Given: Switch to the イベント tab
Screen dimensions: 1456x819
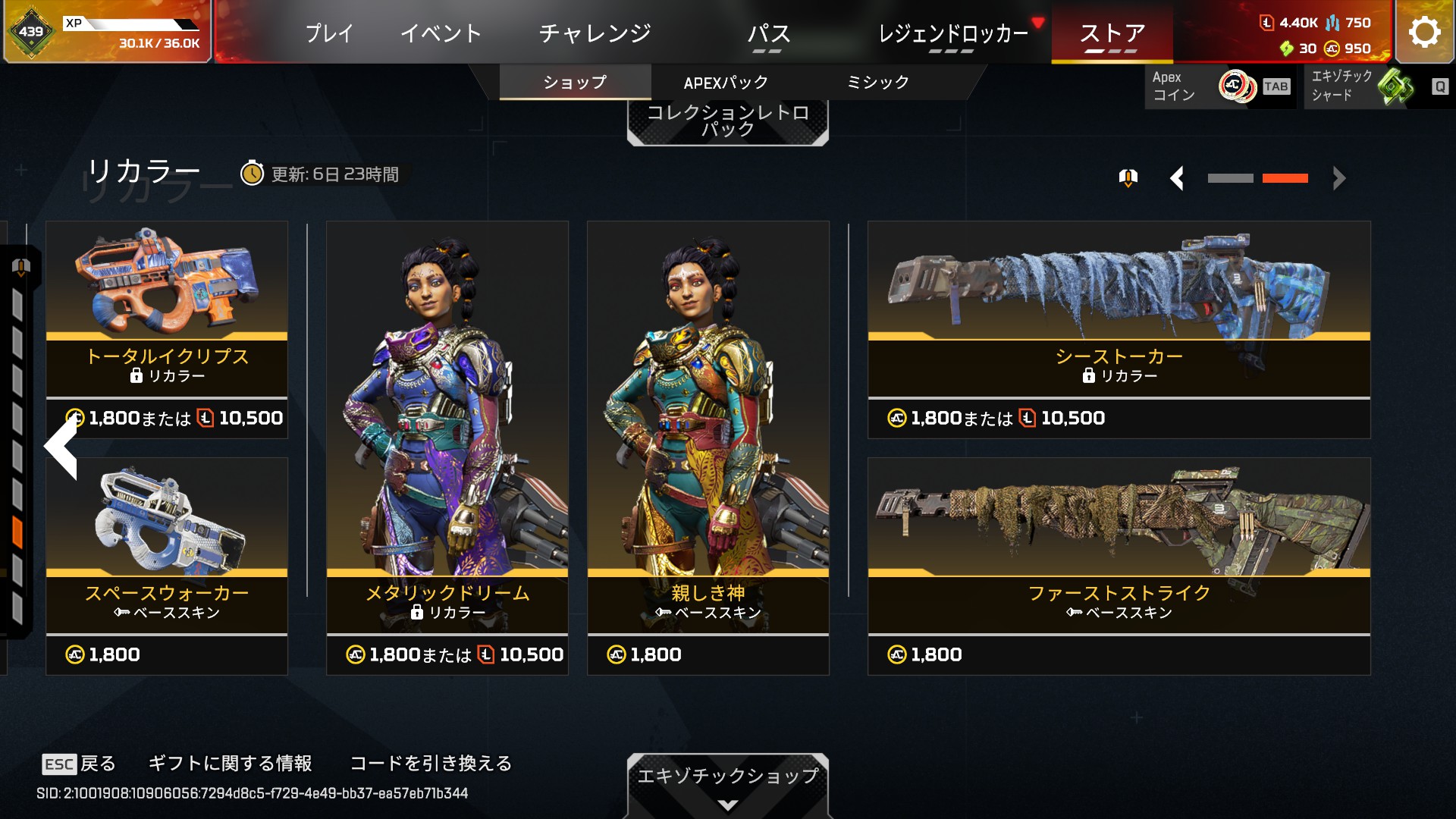Looking at the screenshot, I should [x=441, y=33].
